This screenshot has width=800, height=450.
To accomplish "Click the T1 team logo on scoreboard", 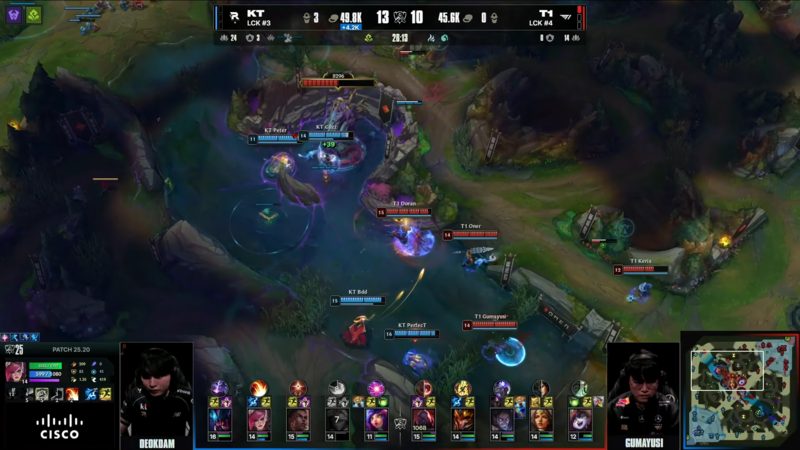I will pos(567,16).
